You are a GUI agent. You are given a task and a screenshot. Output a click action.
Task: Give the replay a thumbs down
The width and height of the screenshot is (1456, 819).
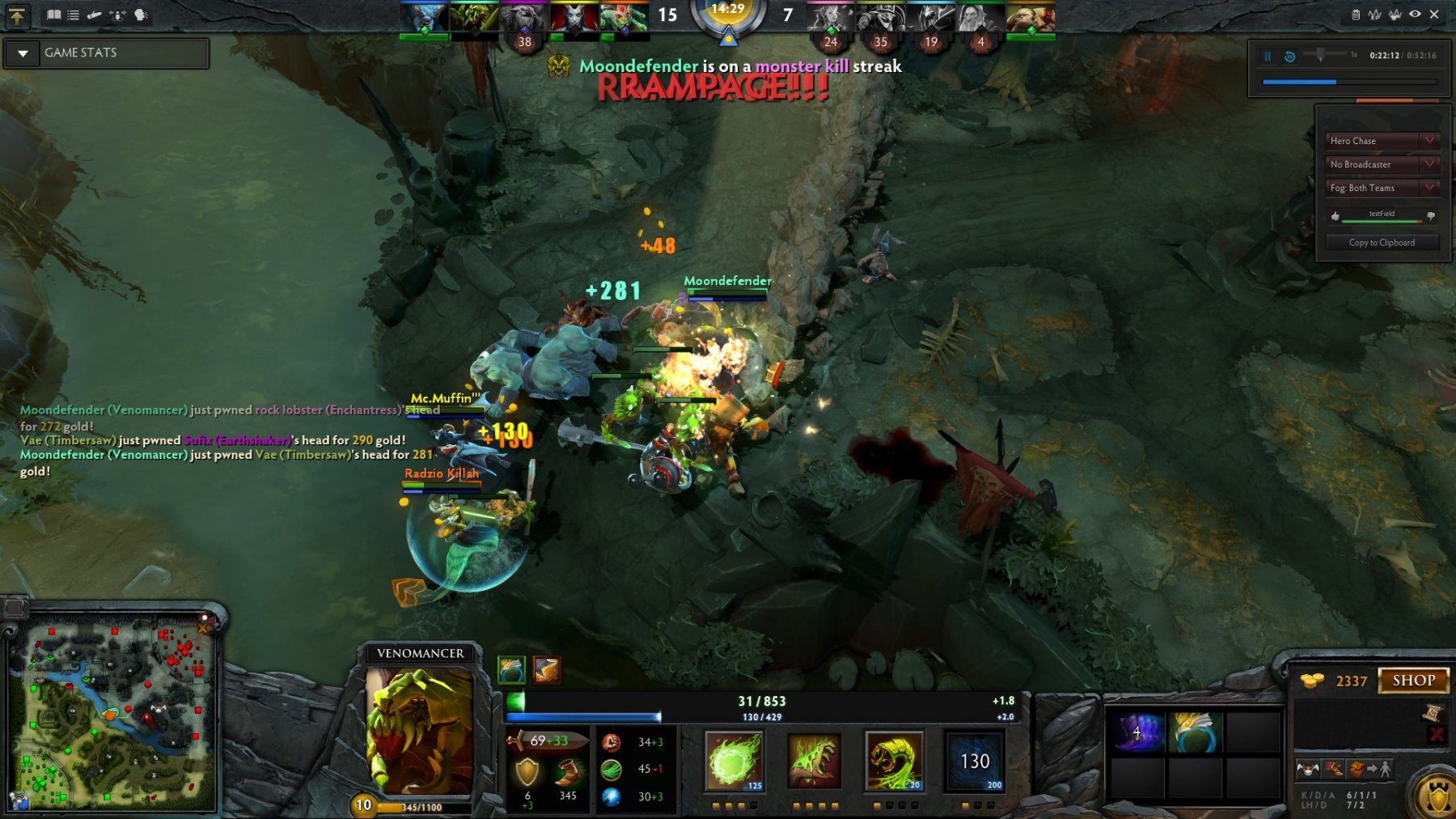(1431, 217)
